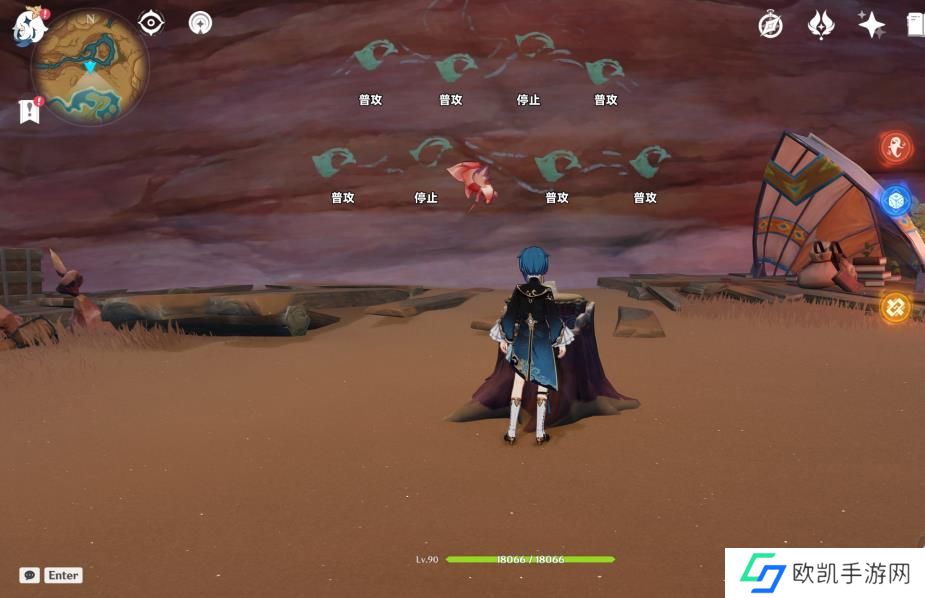This screenshot has width=925, height=598.
Task: Select the orange crossed-bandage gadget icon
Action: point(895,306)
